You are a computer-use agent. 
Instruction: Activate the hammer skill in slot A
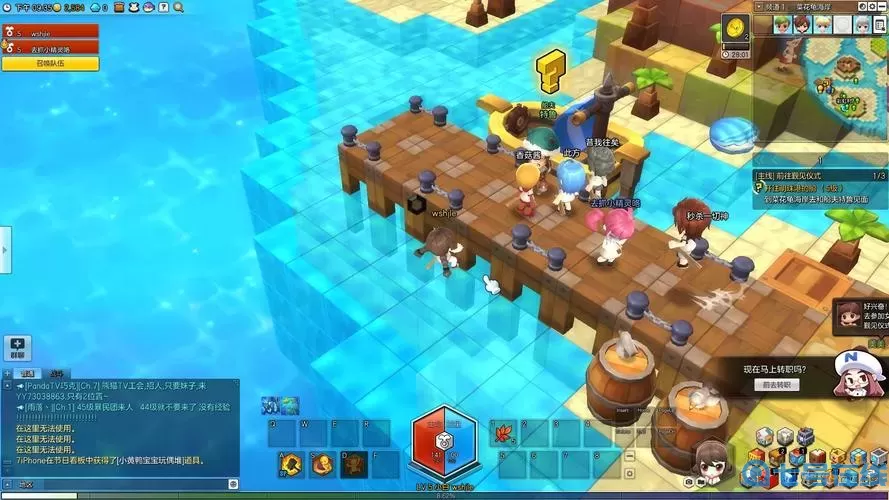[x=291, y=463]
